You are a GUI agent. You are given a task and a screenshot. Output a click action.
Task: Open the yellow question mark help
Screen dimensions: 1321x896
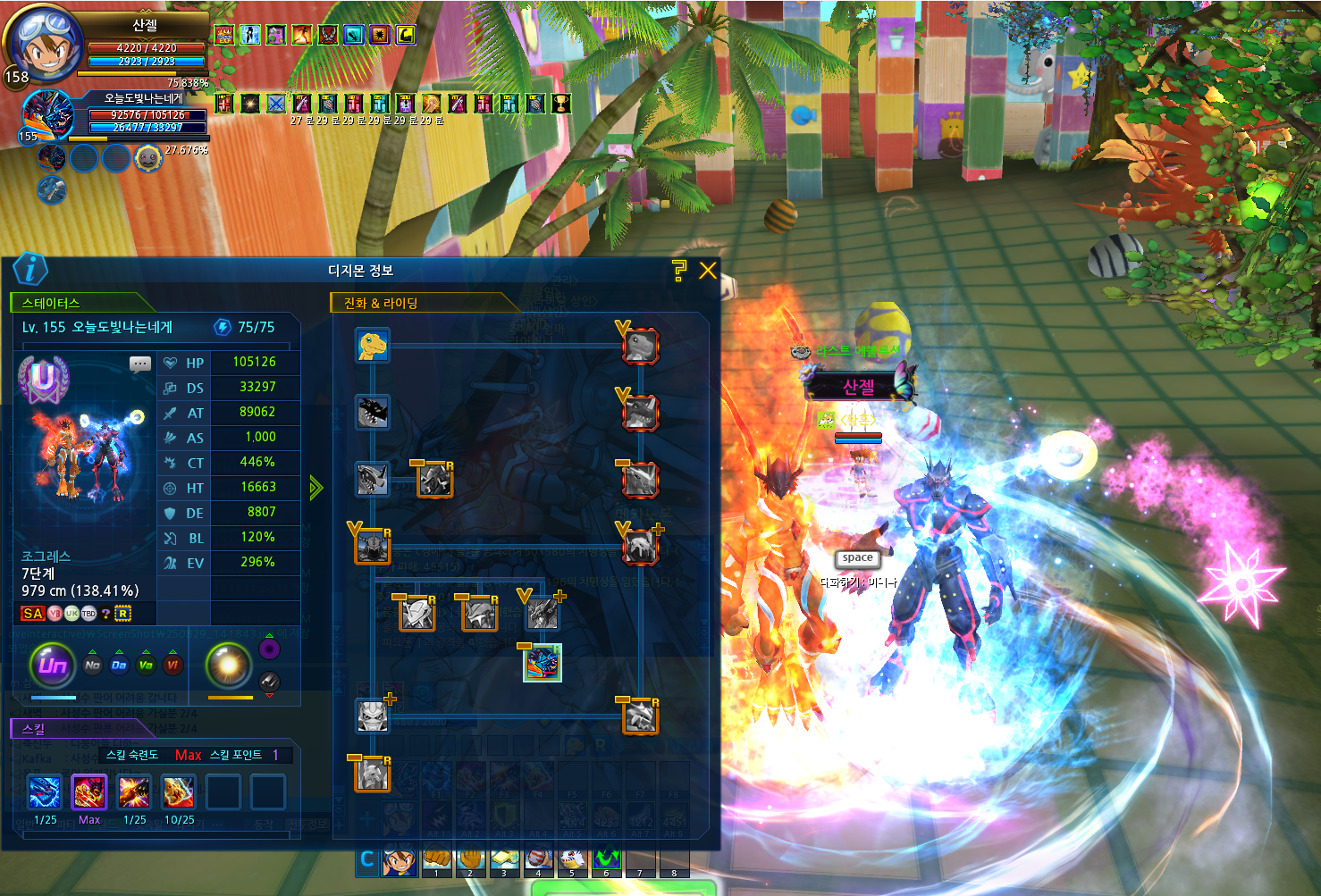(679, 271)
